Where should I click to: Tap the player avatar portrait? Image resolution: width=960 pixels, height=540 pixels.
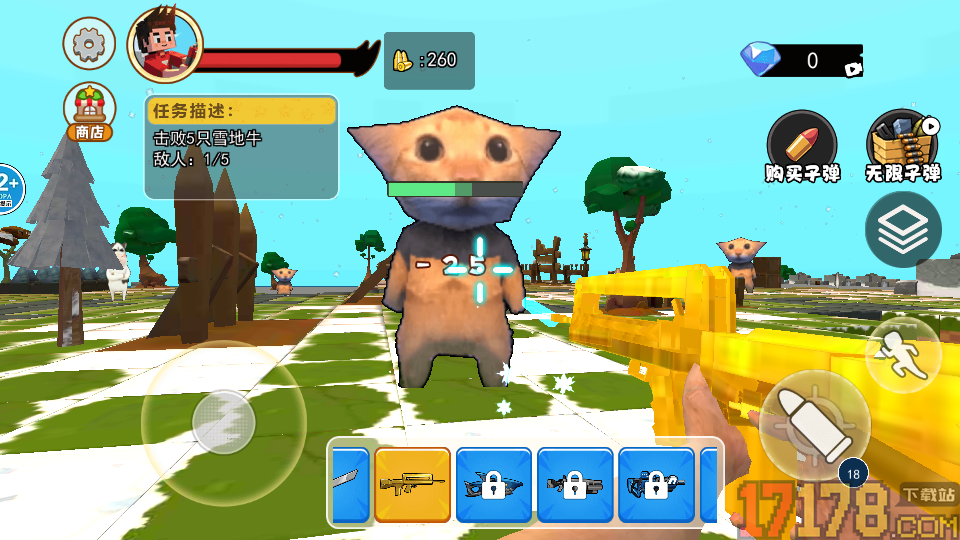[x=164, y=45]
